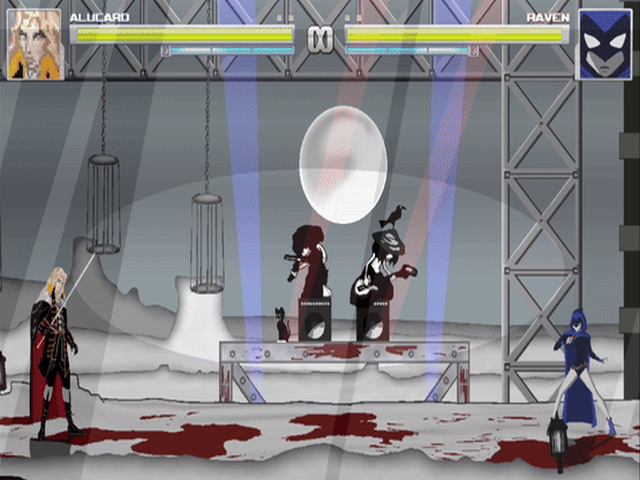Select Raven's character portrait

pos(604,45)
